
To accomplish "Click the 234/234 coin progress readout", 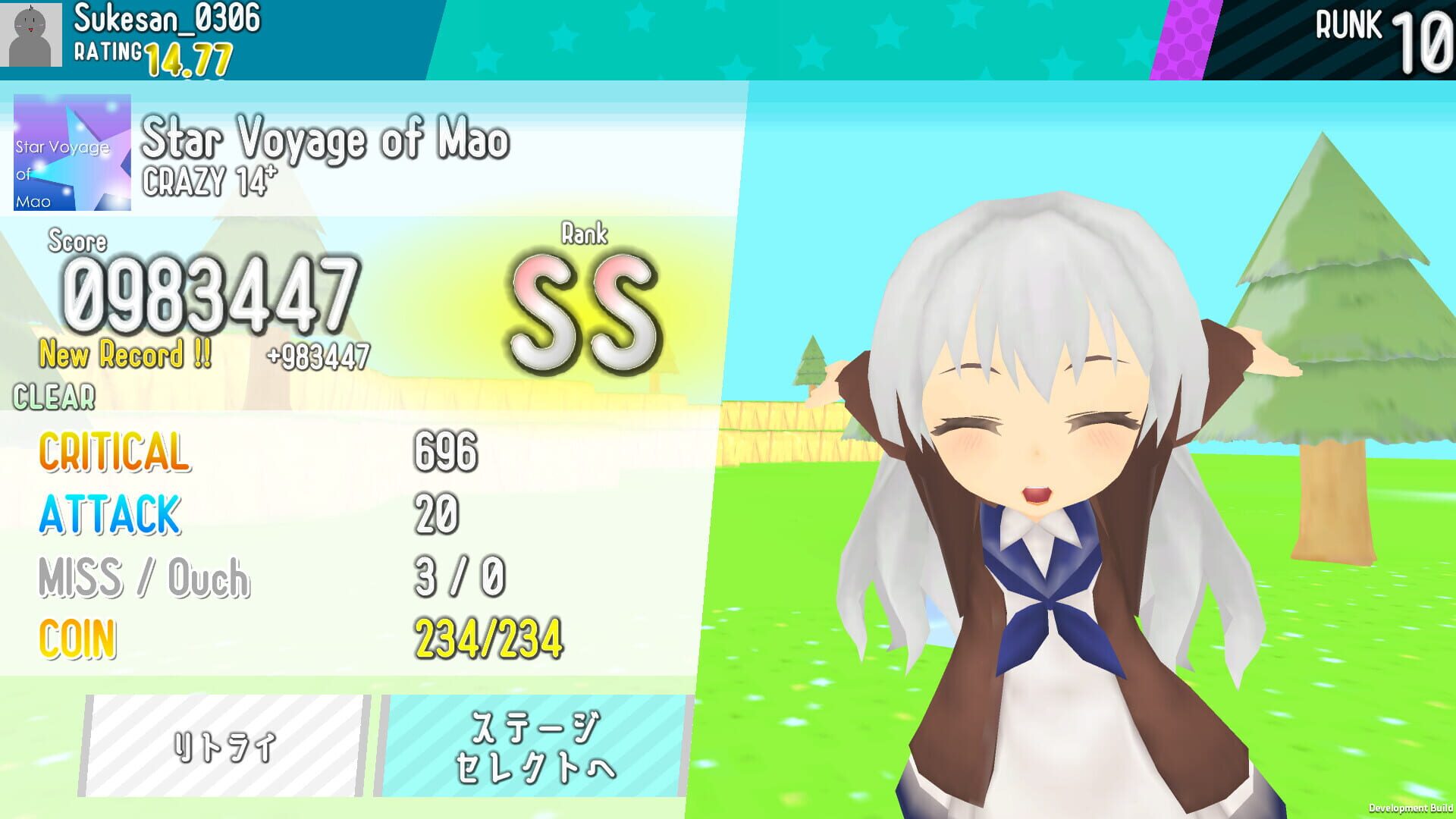I will 489,637.
